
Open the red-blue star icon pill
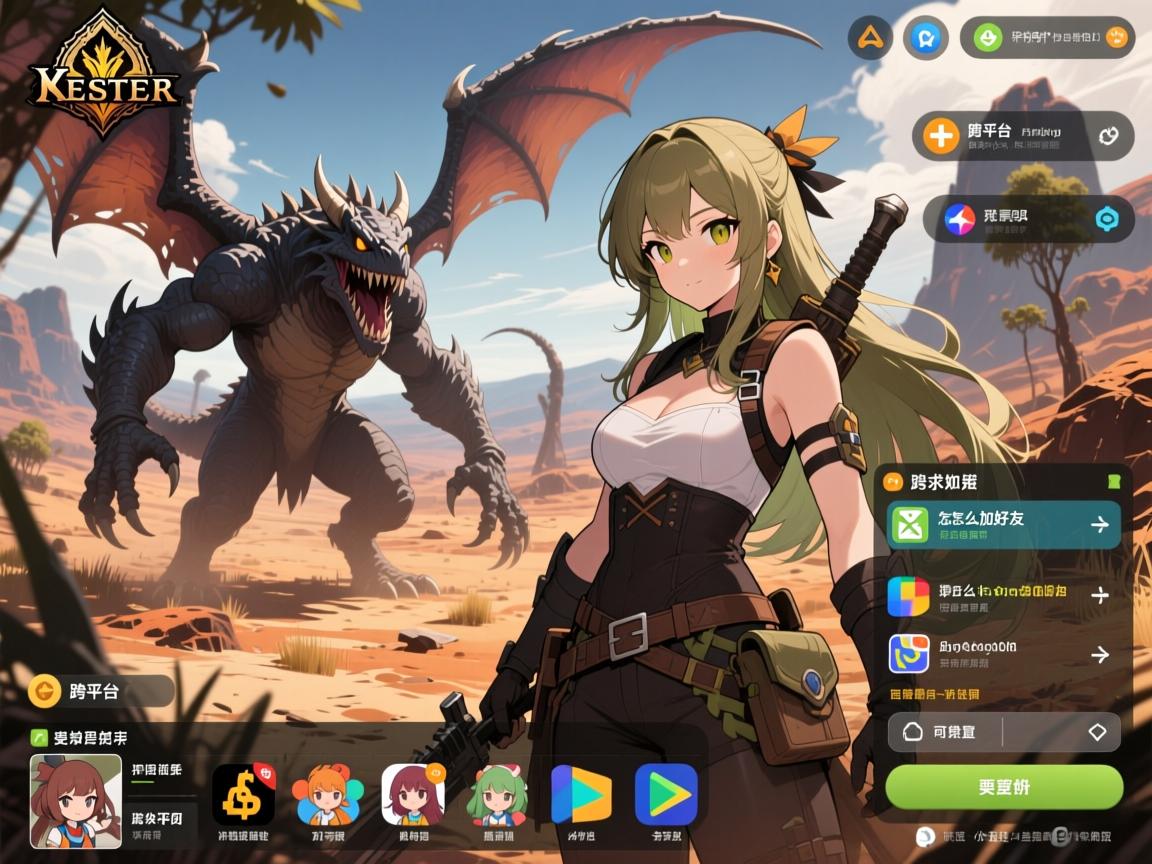(x=1027, y=218)
